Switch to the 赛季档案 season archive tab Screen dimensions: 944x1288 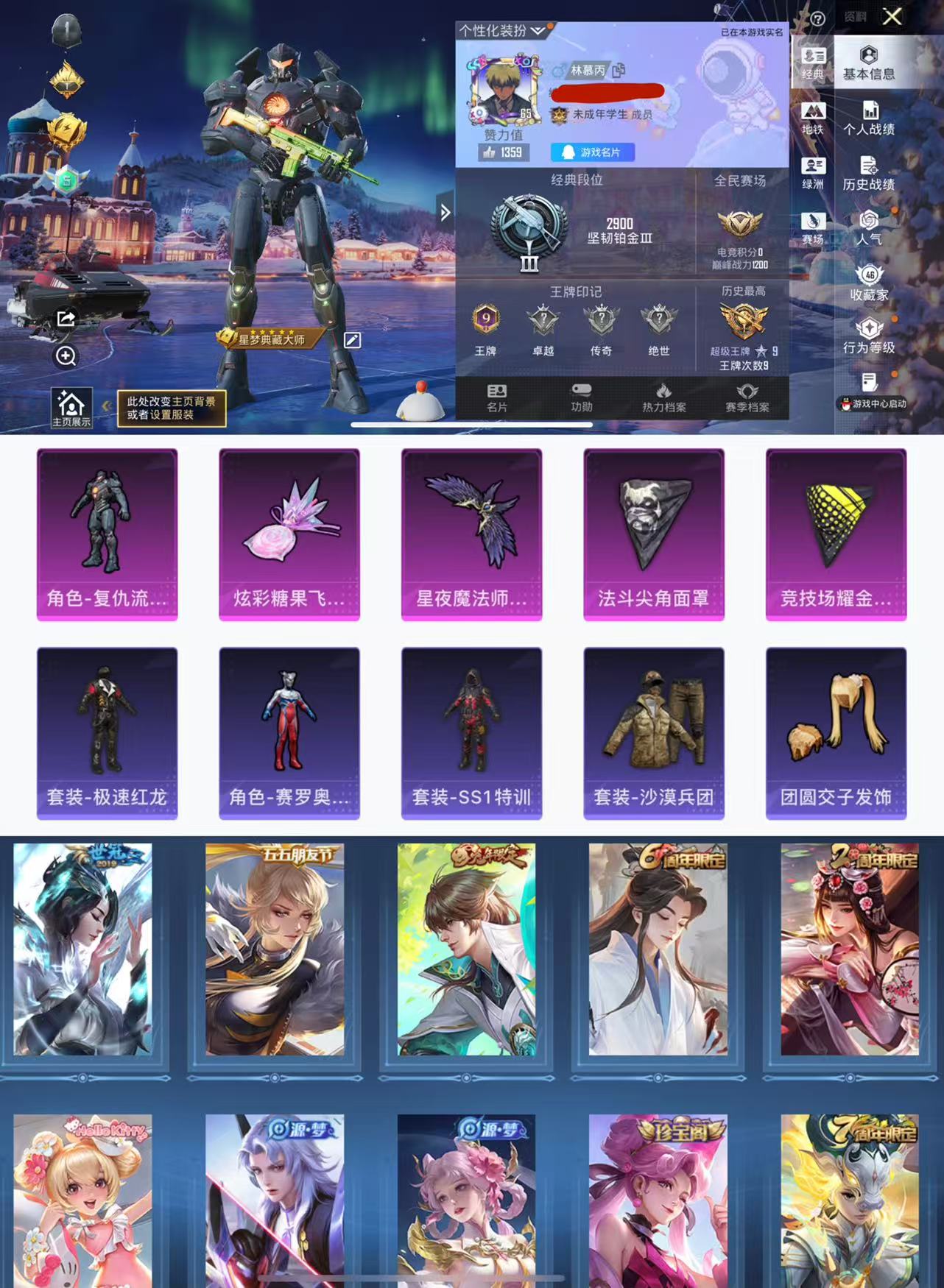747,397
